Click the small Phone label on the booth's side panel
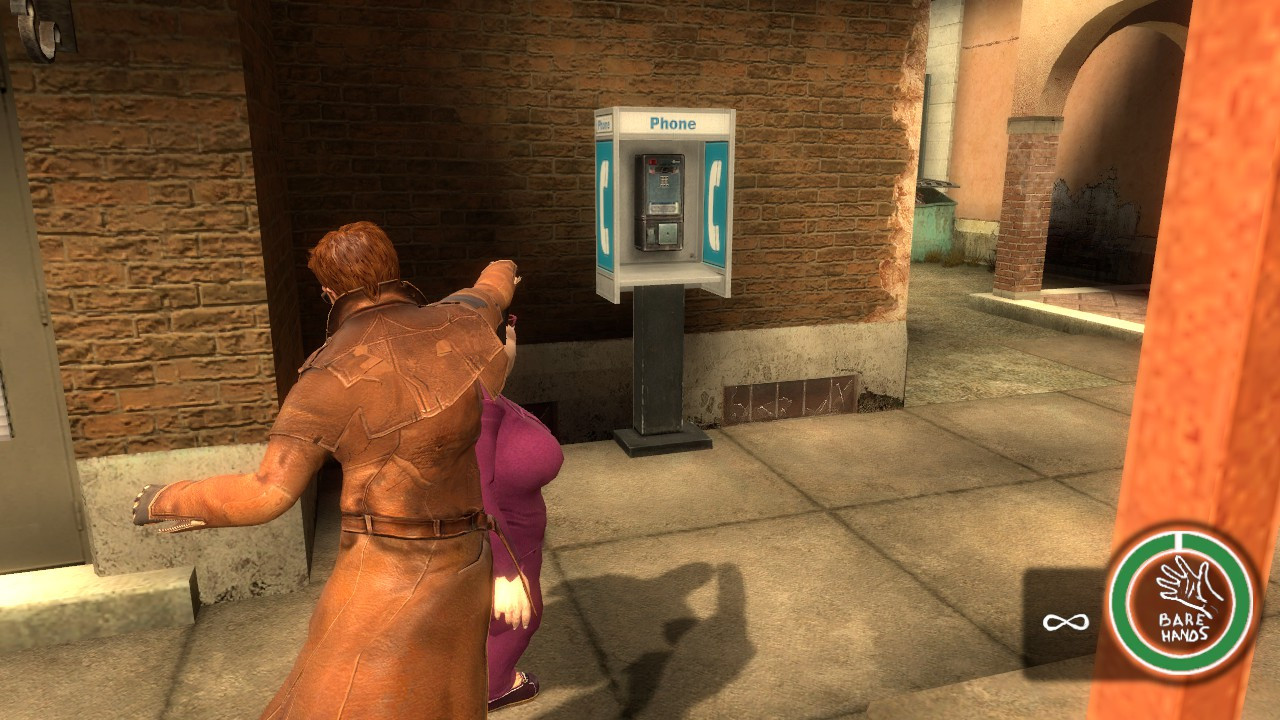This screenshot has height=720, width=1280. tap(603, 125)
